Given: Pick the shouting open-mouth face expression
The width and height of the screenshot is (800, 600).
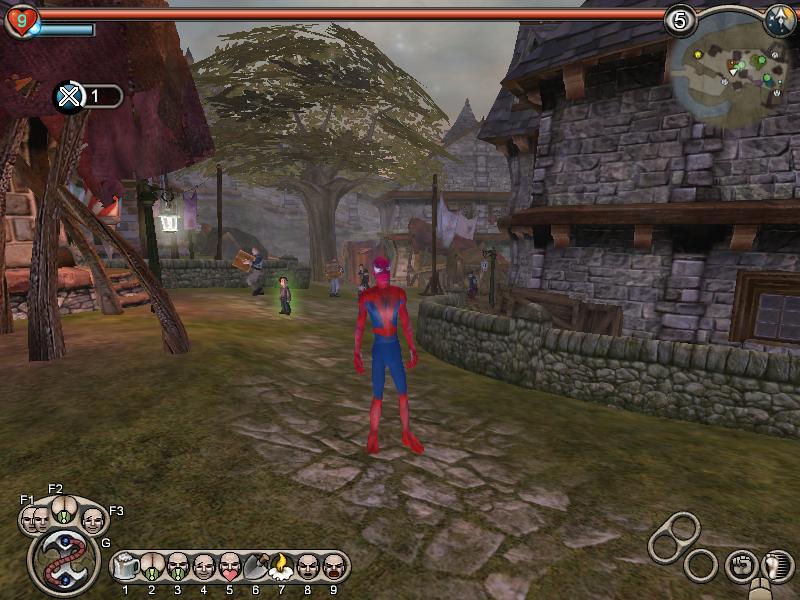Looking at the screenshot, I should (332, 567).
